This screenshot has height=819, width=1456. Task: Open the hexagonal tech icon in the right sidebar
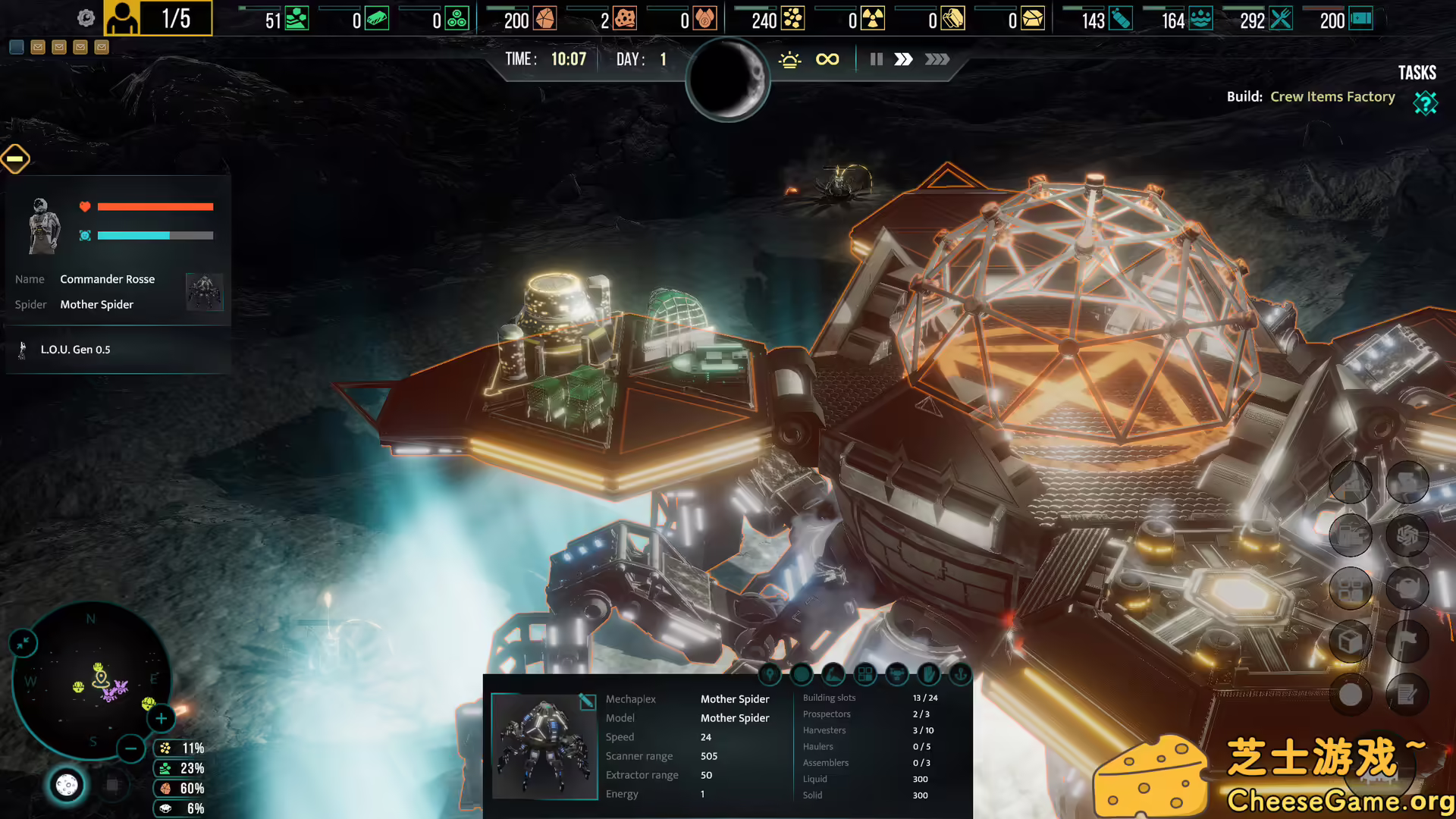click(x=1408, y=535)
